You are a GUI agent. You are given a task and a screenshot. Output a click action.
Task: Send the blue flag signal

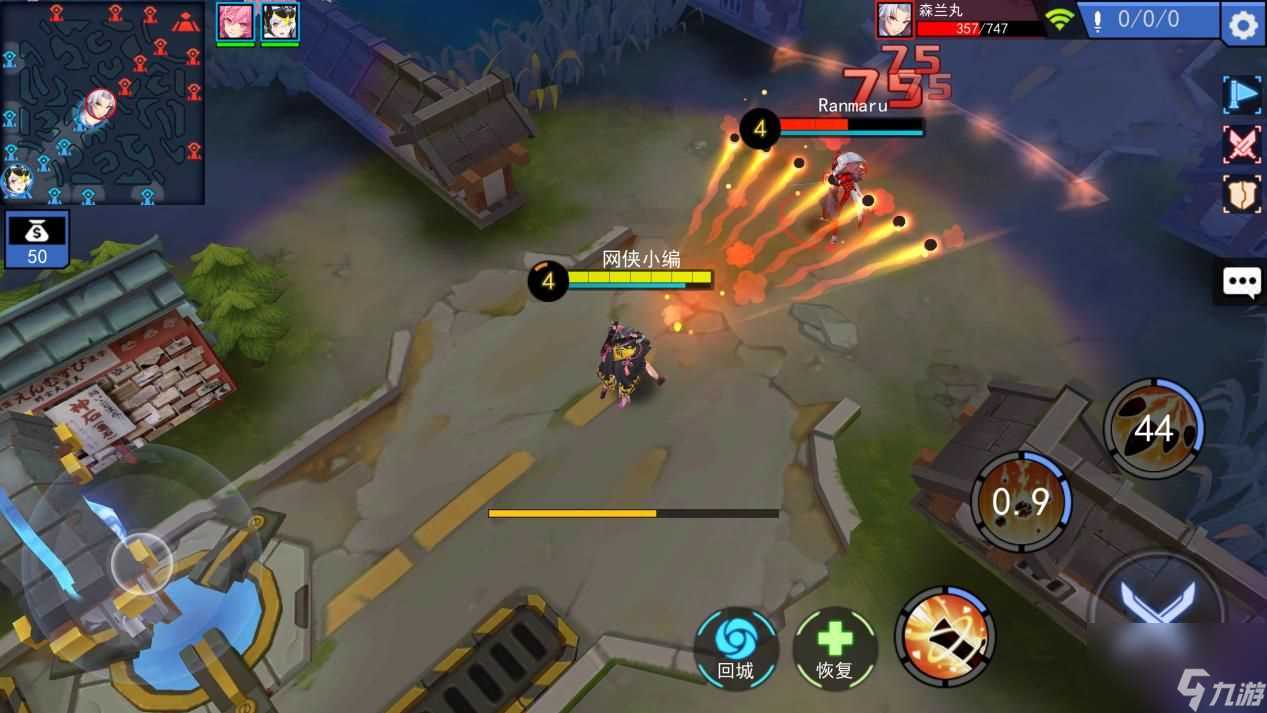1242,94
